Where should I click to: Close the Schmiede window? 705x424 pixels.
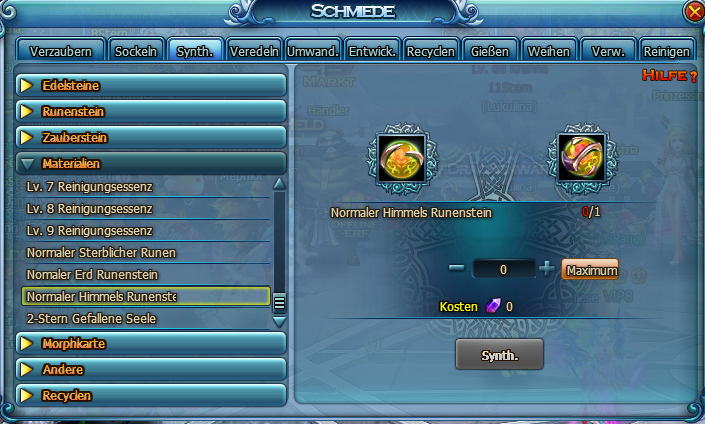point(694,11)
